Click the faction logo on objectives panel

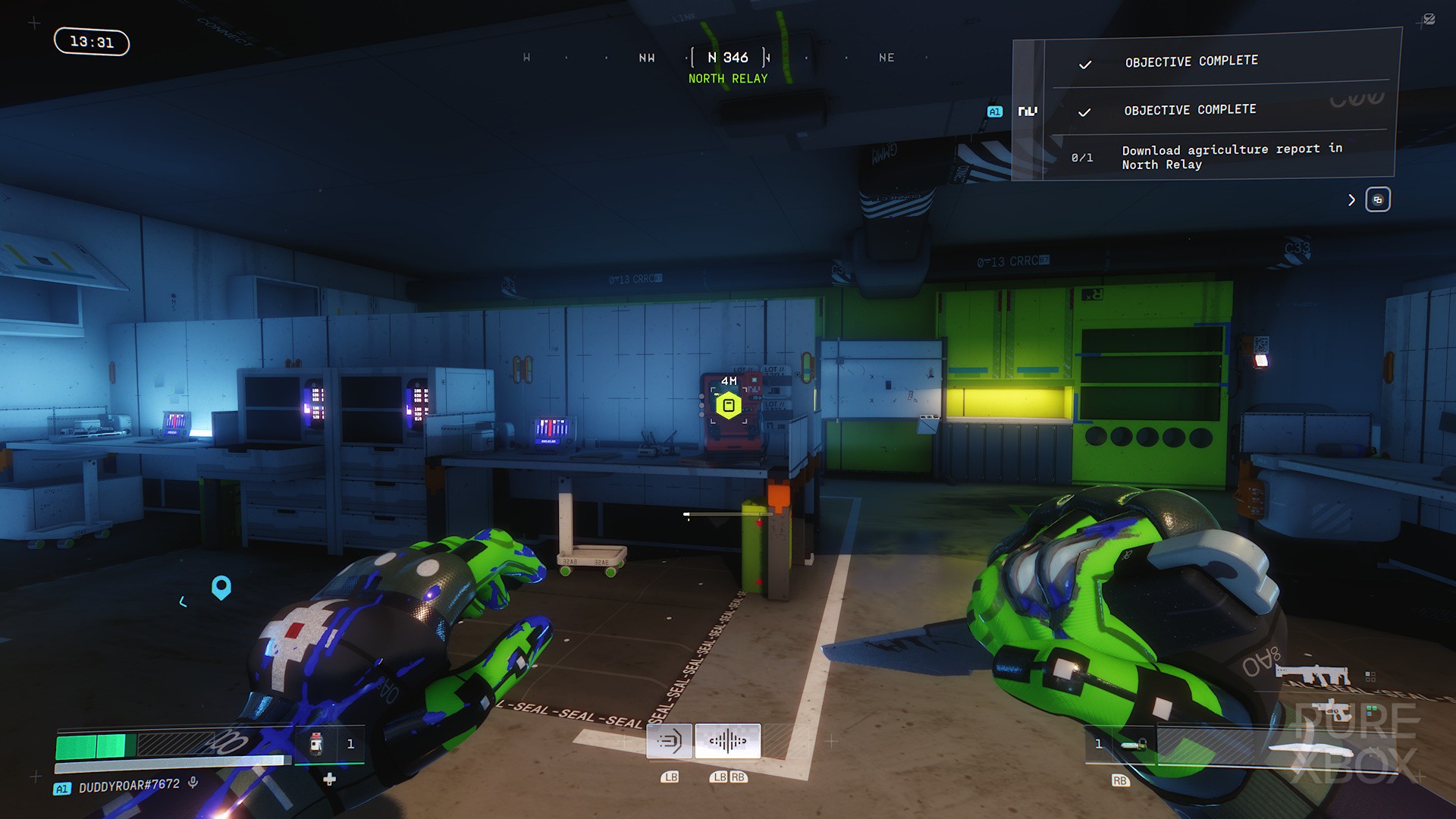coord(1028,111)
